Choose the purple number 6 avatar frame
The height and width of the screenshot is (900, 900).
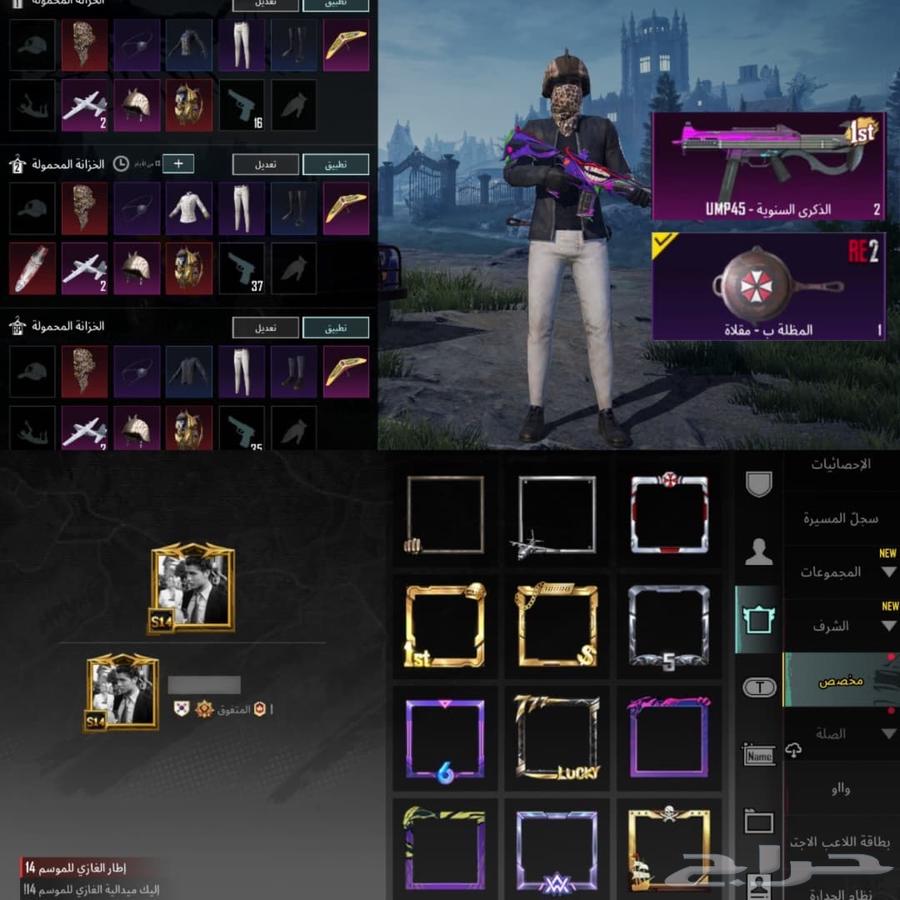(x=445, y=738)
